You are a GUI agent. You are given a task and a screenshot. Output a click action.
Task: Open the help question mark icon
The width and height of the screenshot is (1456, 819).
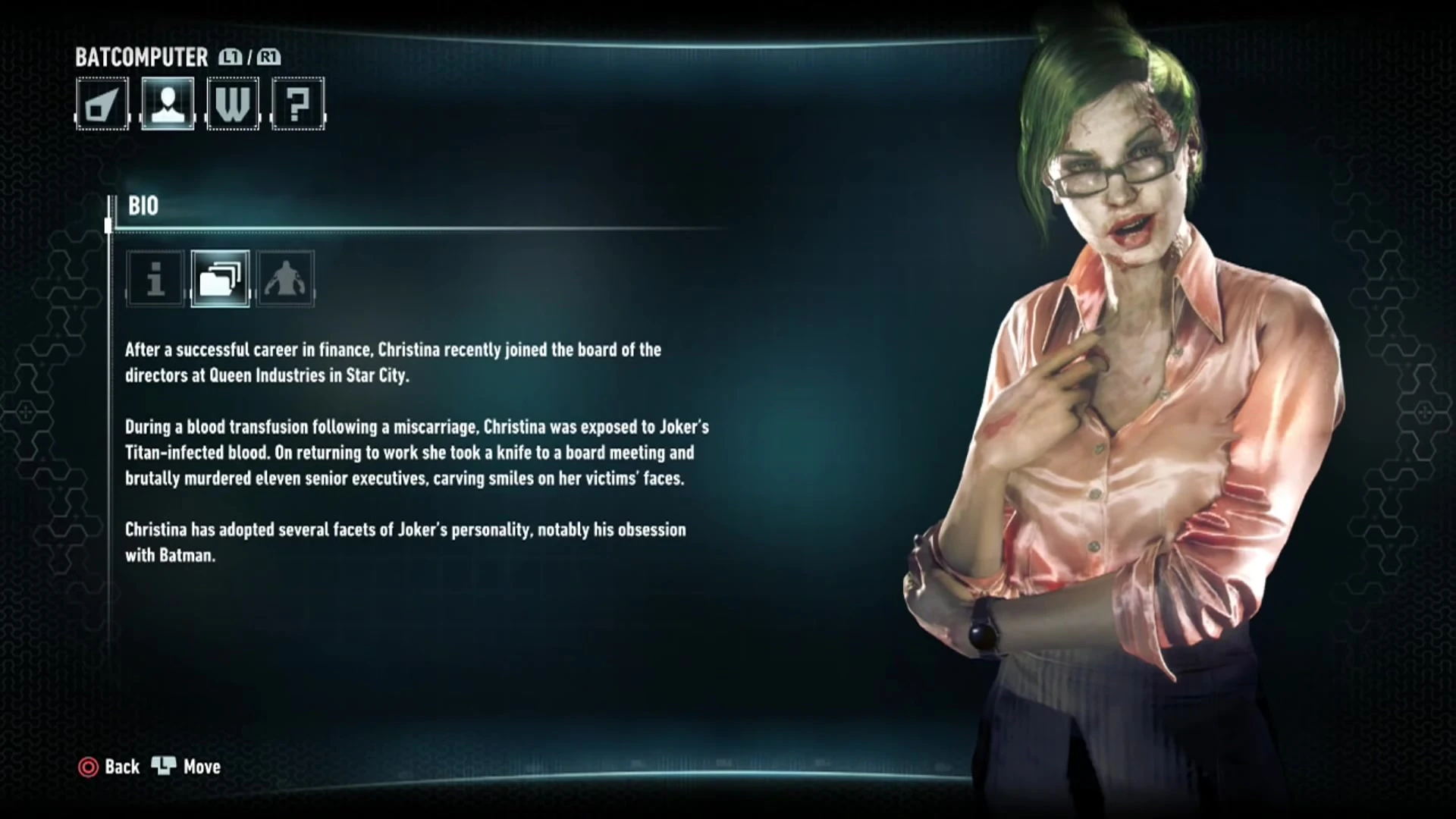(298, 105)
